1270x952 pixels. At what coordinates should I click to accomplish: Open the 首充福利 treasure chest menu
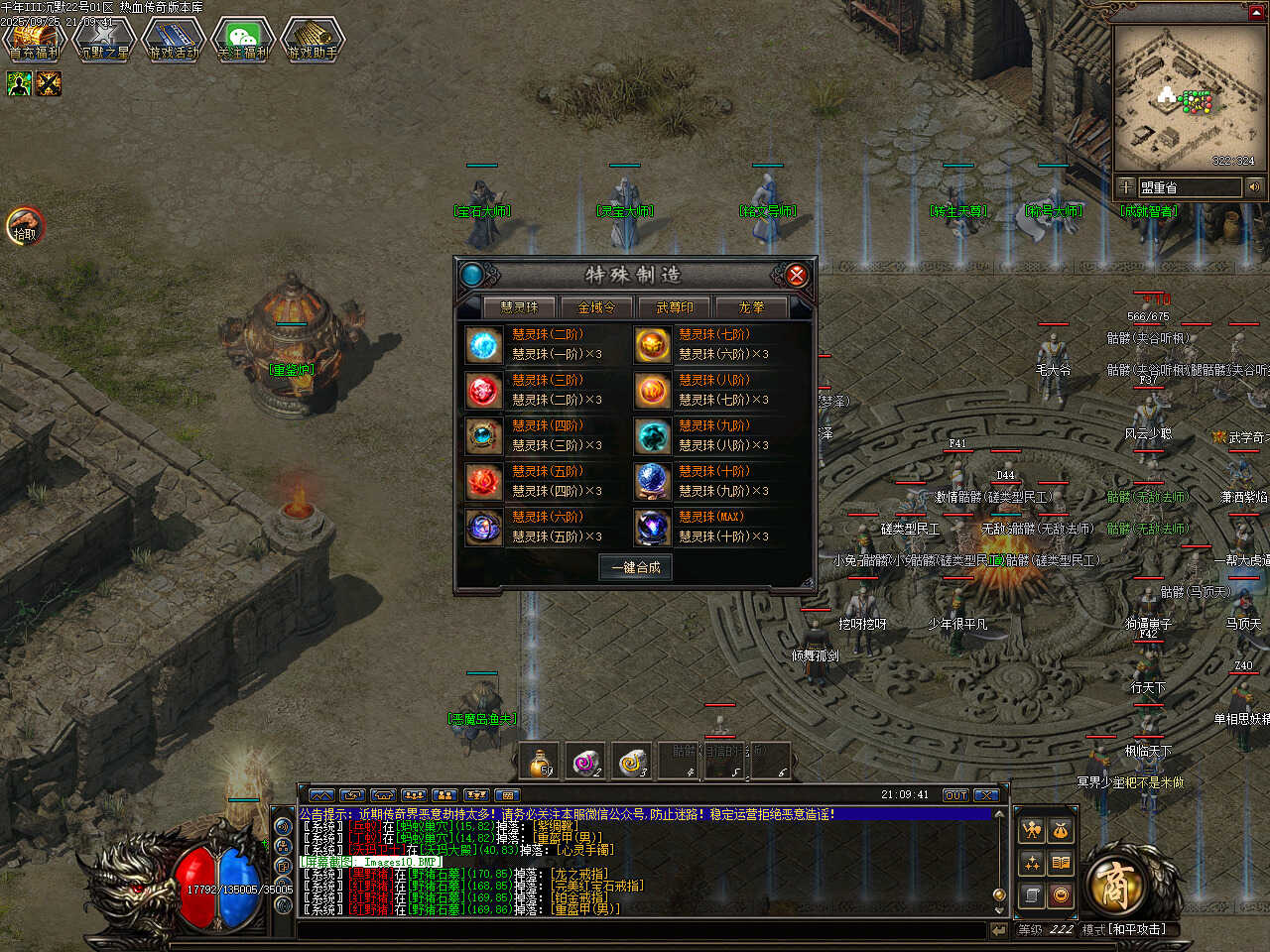pyautogui.click(x=34, y=40)
